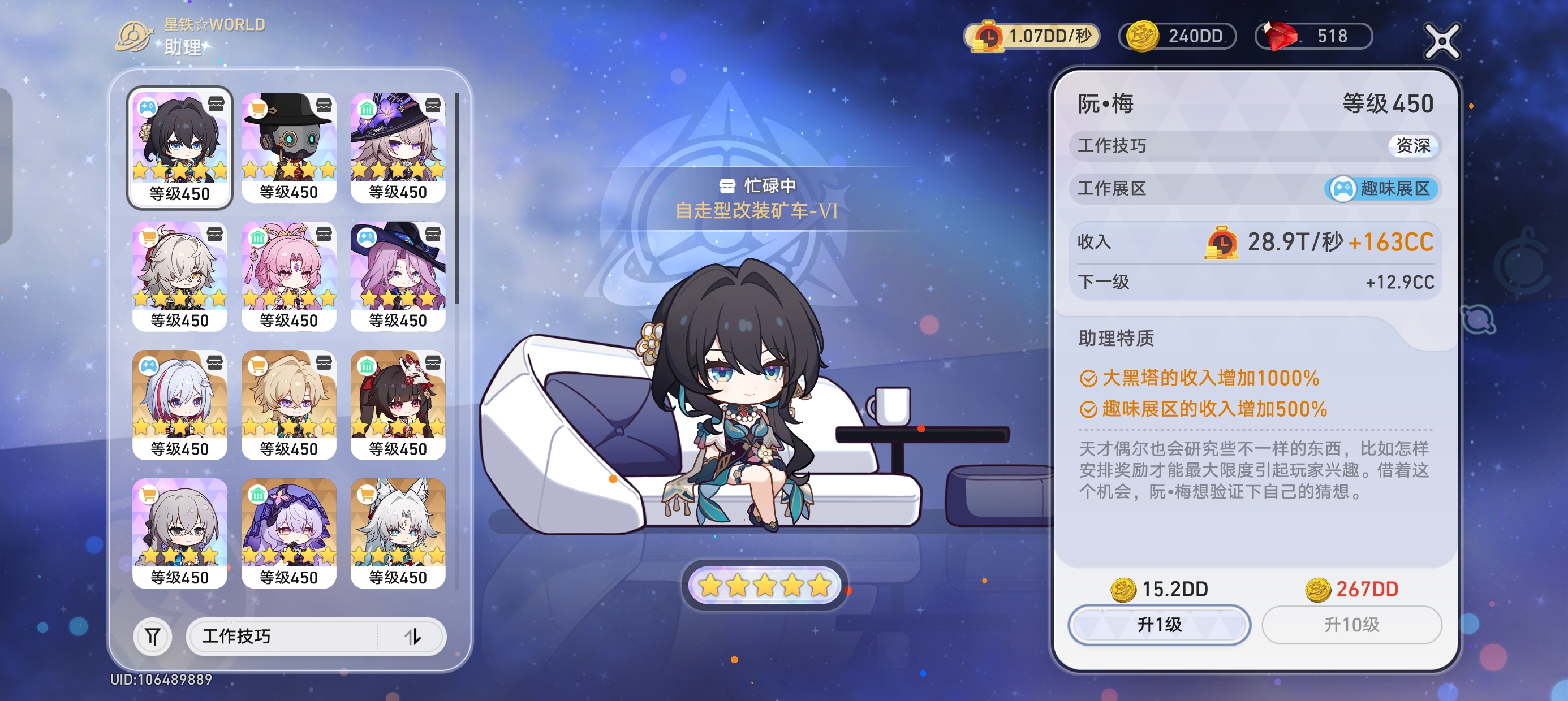Viewport: 1568px width, 701px height.
Task: Tap the 自走型改装矿车-VI busy assignment label
Action: 757,210
